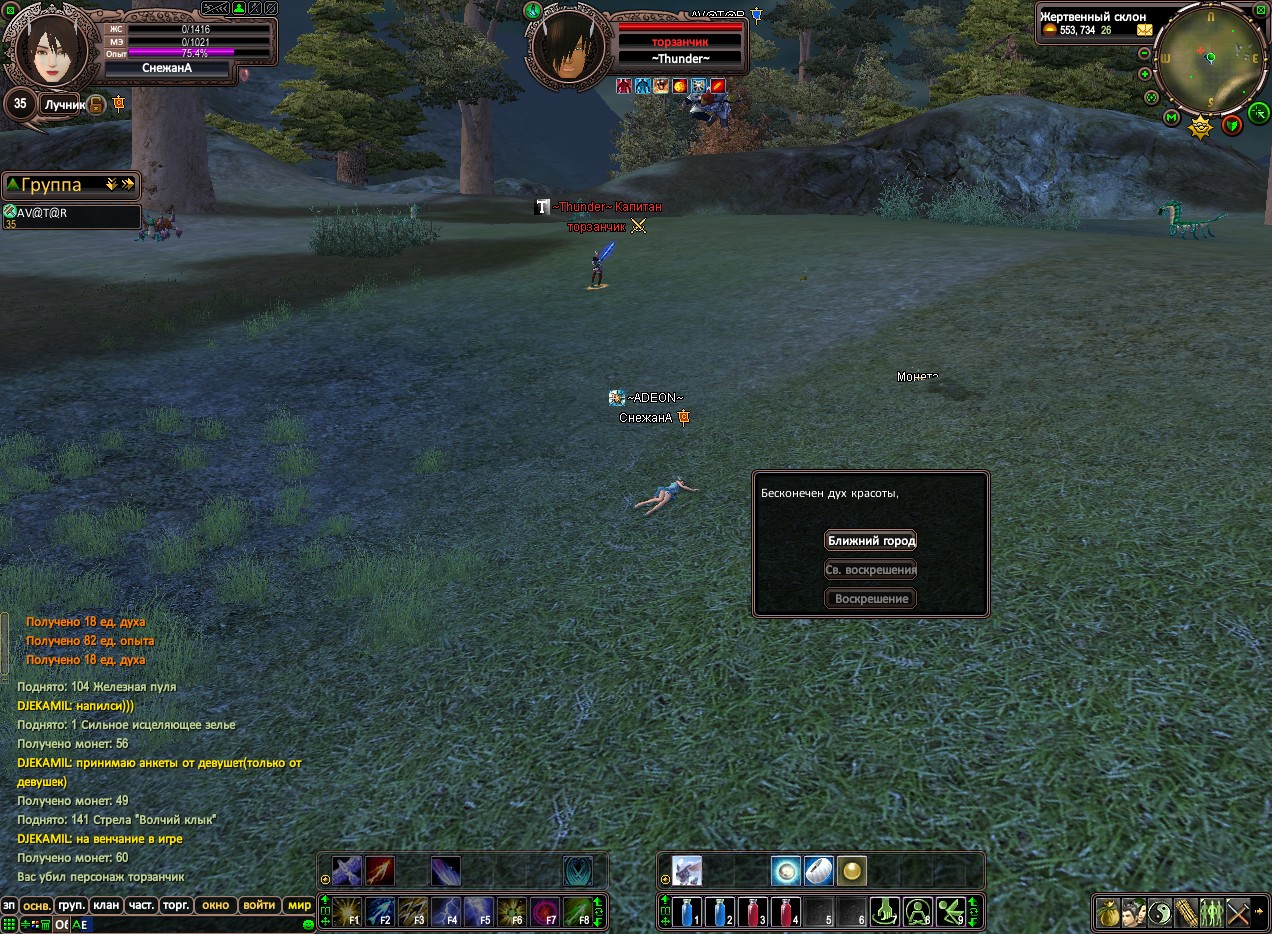Zoom out the minimap with the minus button
This screenshot has width=1272, height=934.
click(x=1144, y=55)
